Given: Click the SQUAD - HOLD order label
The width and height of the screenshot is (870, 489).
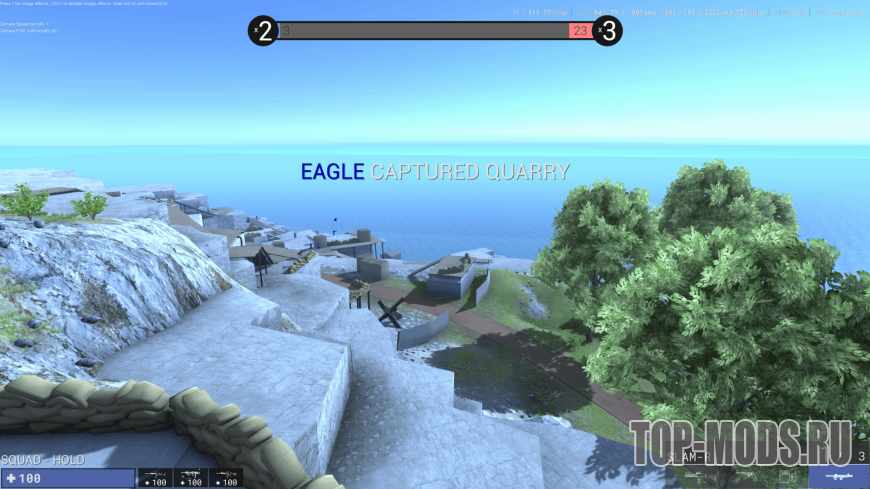Looking at the screenshot, I should 42,460.
